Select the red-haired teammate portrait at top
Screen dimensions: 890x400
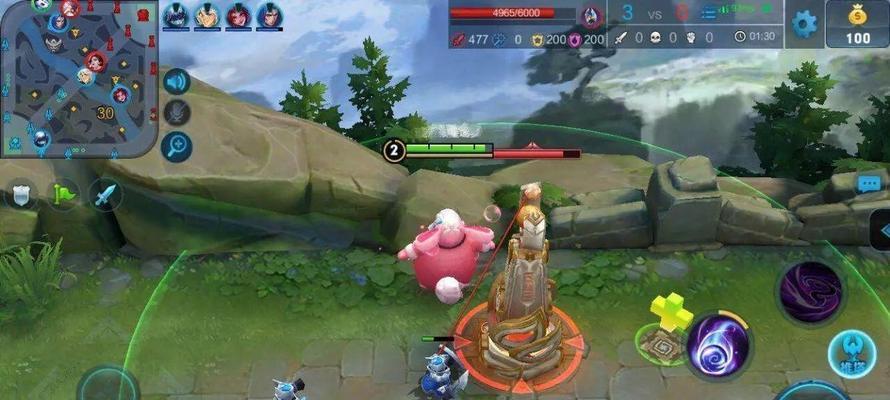click(x=238, y=15)
